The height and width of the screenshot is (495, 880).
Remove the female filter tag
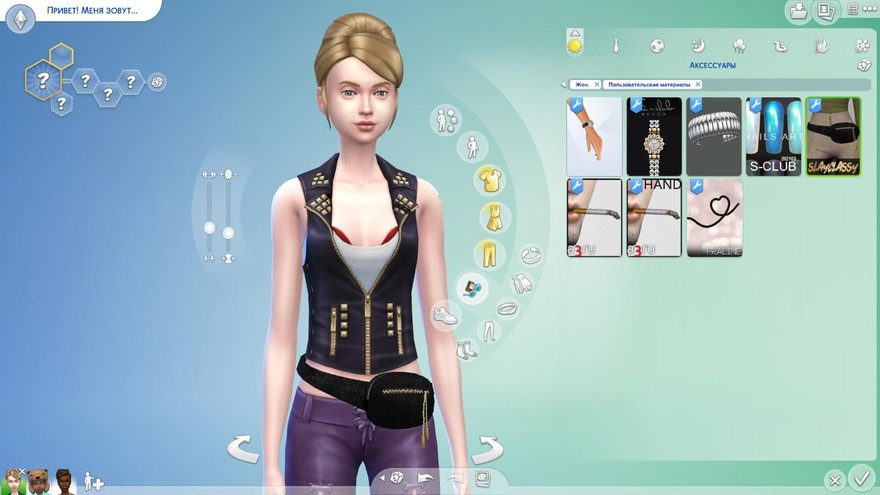tap(596, 85)
